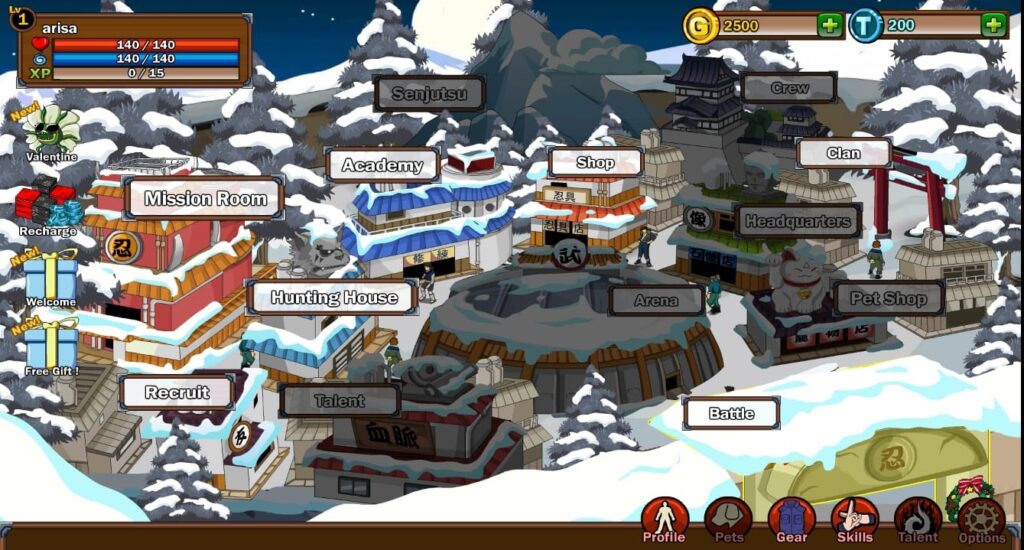Image resolution: width=1024 pixels, height=550 pixels.
Task: Open the Hunting House
Action: click(x=333, y=297)
